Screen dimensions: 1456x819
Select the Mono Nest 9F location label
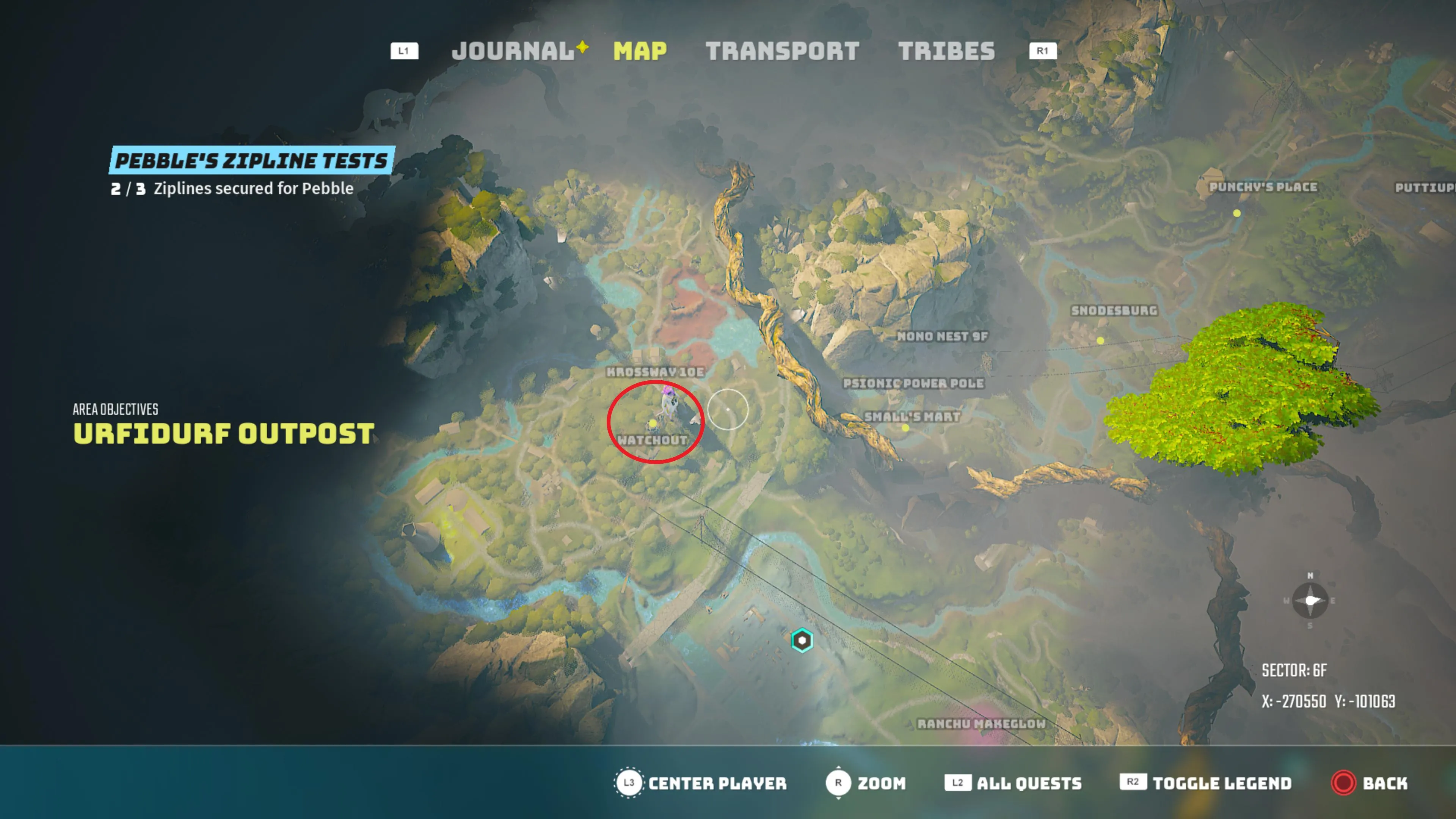pos(942,336)
